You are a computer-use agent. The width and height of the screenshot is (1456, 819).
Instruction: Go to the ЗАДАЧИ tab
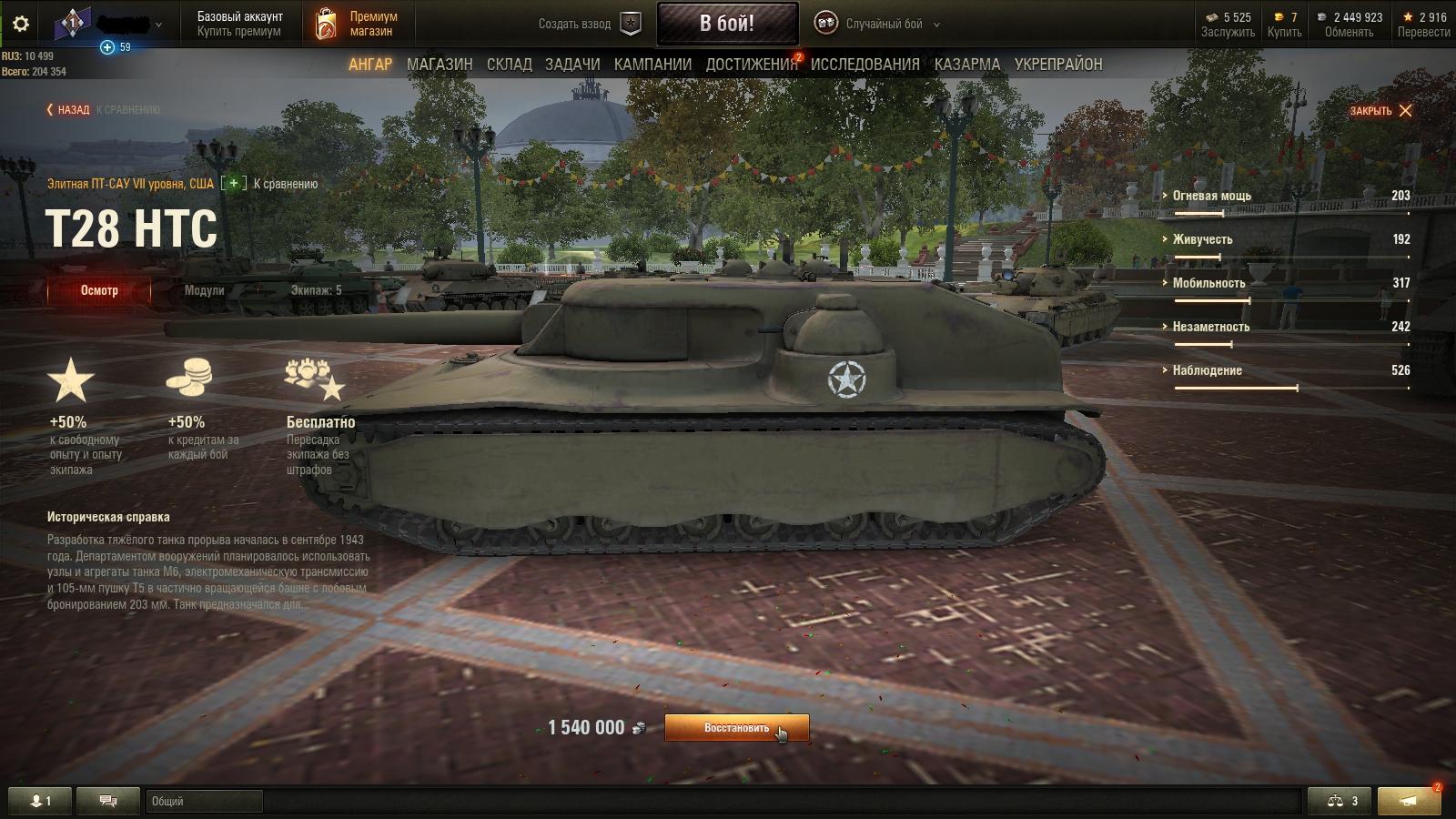pos(572,65)
